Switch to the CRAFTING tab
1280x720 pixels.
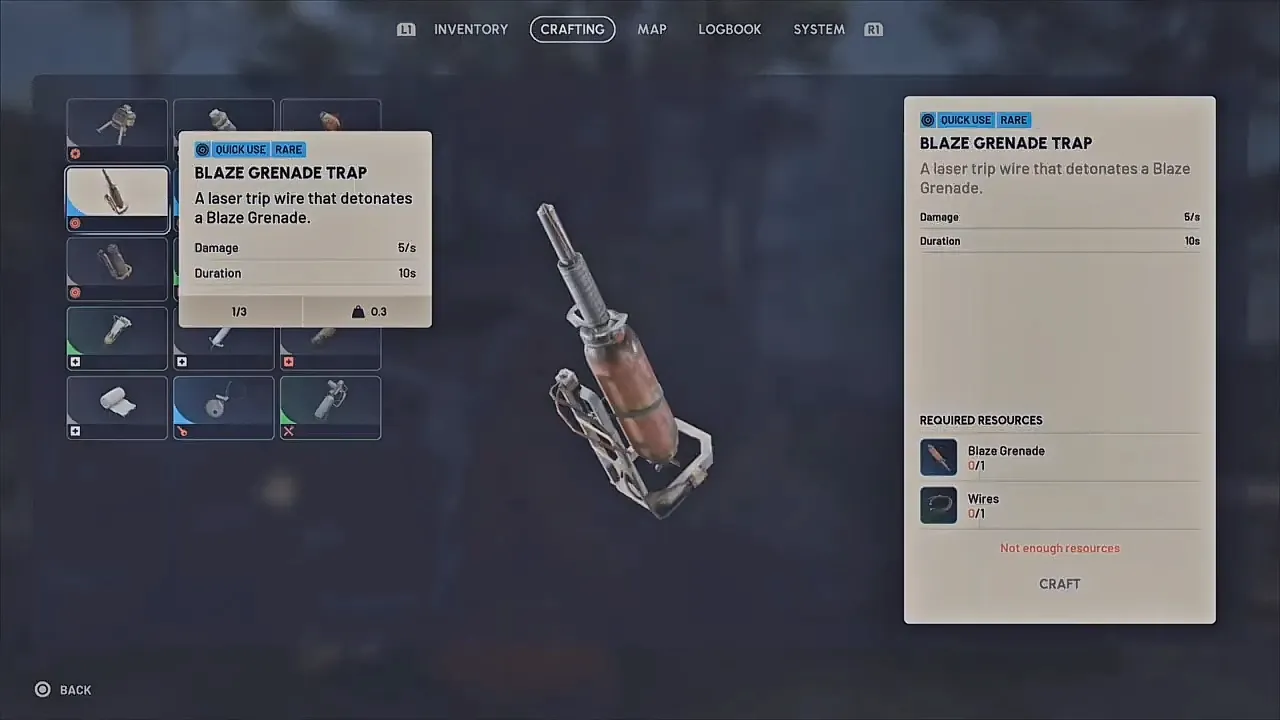coord(572,29)
